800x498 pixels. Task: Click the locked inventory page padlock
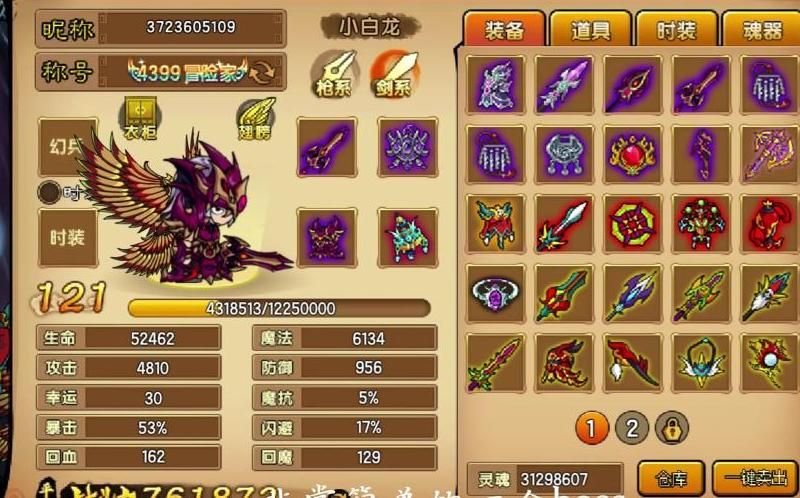670,429
